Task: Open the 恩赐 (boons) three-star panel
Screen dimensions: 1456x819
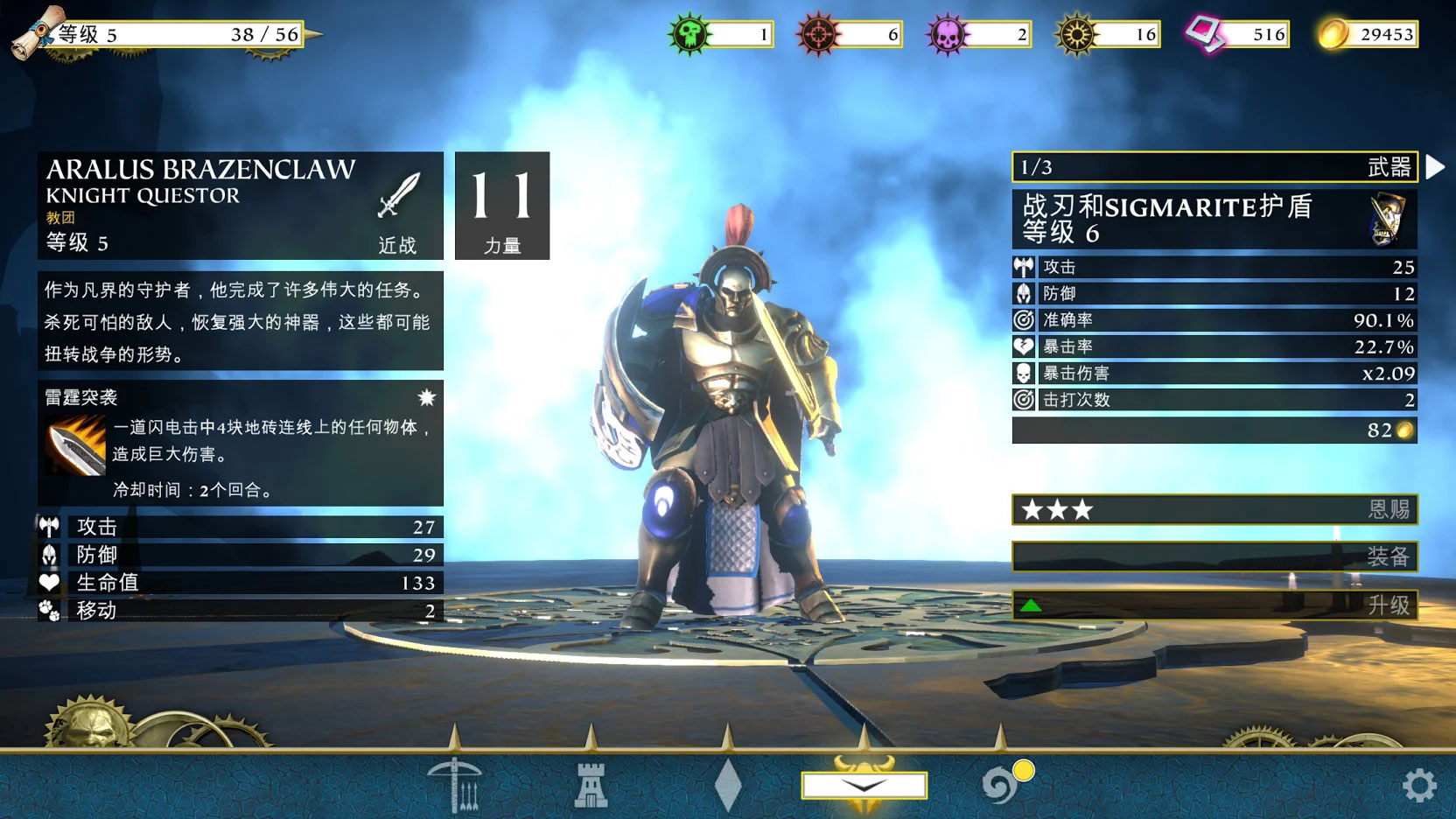Action: [x=1214, y=509]
